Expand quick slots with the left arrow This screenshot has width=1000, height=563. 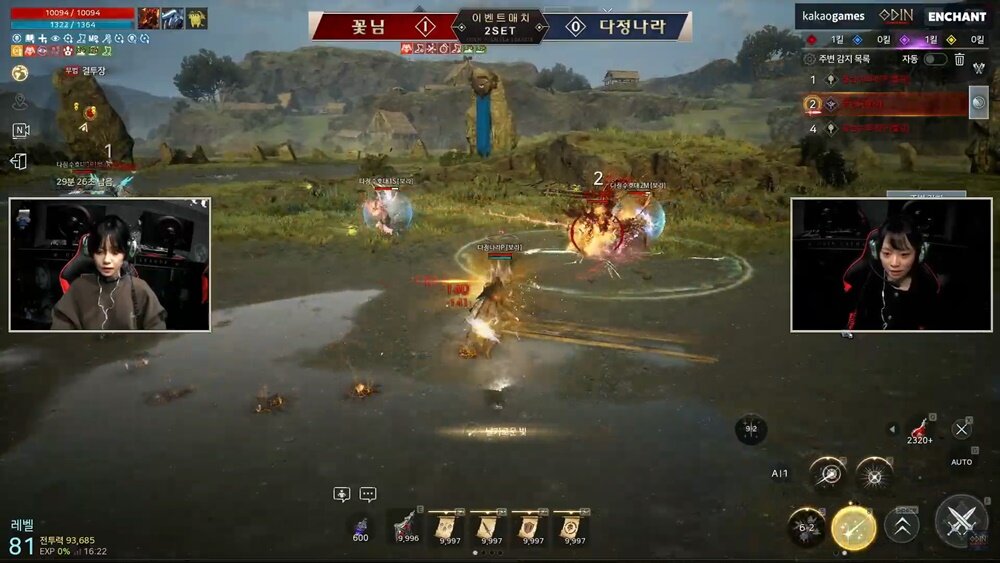click(893, 429)
